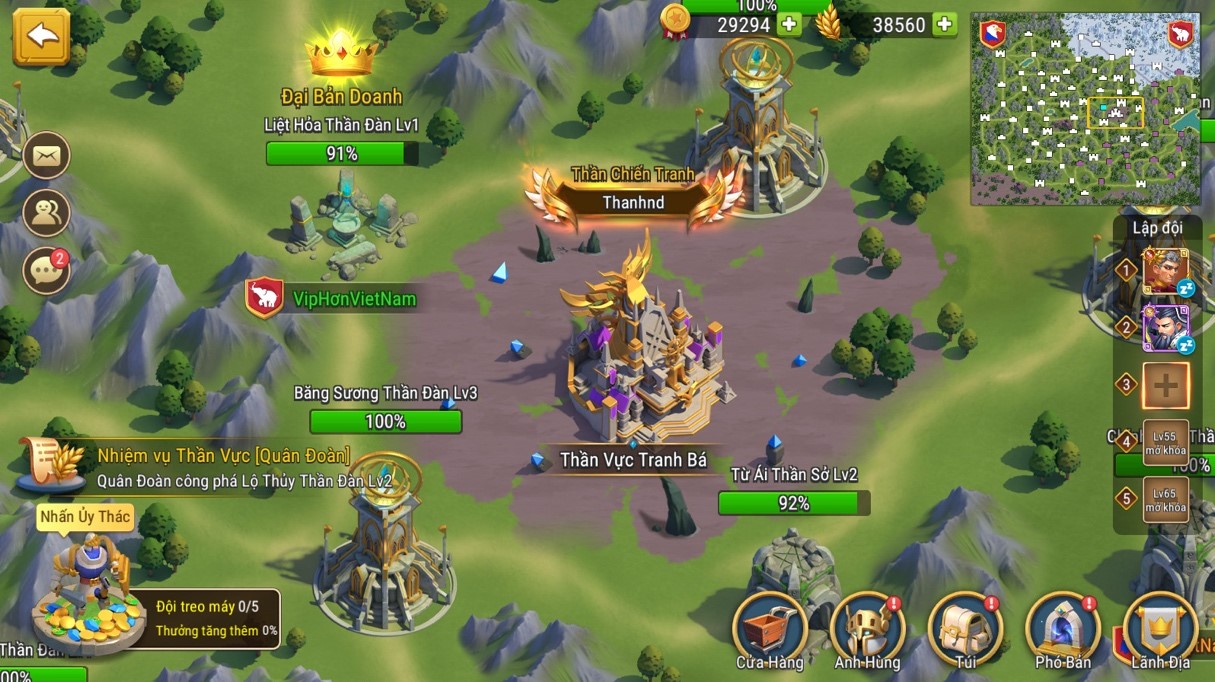Go back with the yellow arrow button
The height and width of the screenshot is (682, 1215).
pyautogui.click(x=41, y=38)
